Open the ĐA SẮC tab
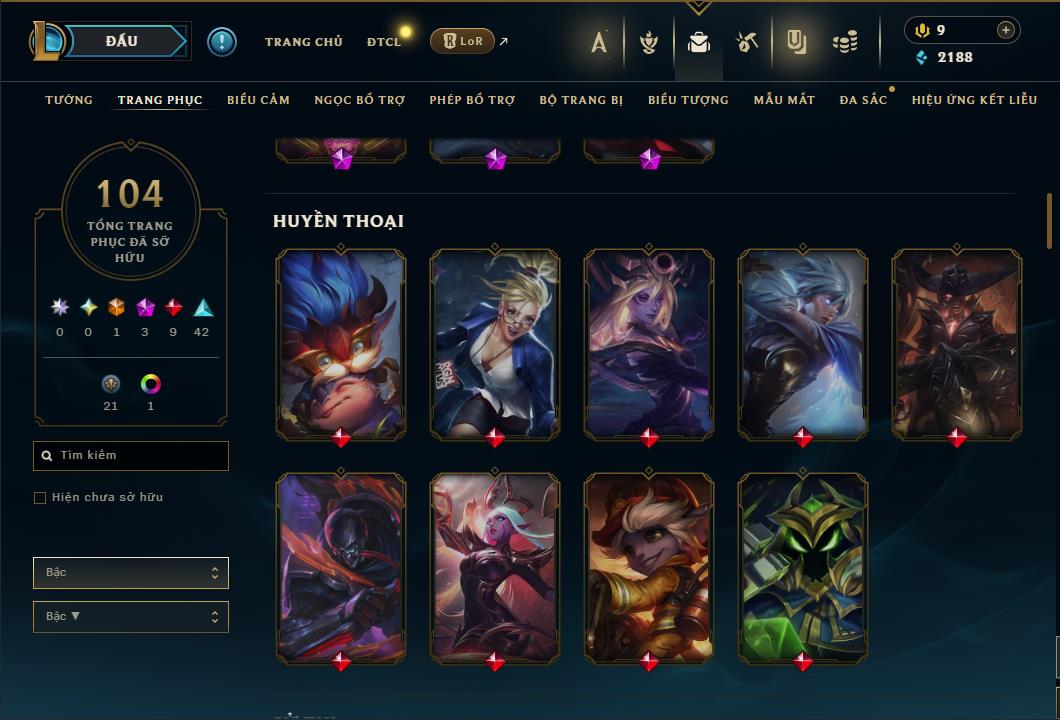This screenshot has width=1060, height=720. point(863,100)
